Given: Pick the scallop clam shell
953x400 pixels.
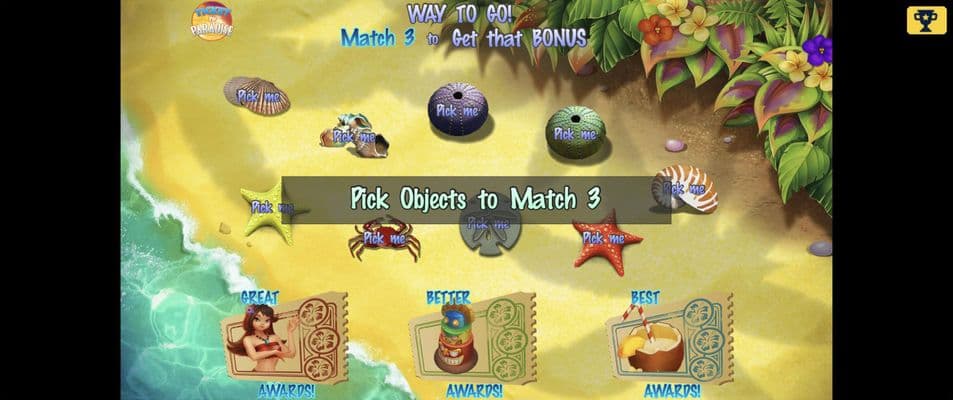Looking at the screenshot, I should point(258,96).
